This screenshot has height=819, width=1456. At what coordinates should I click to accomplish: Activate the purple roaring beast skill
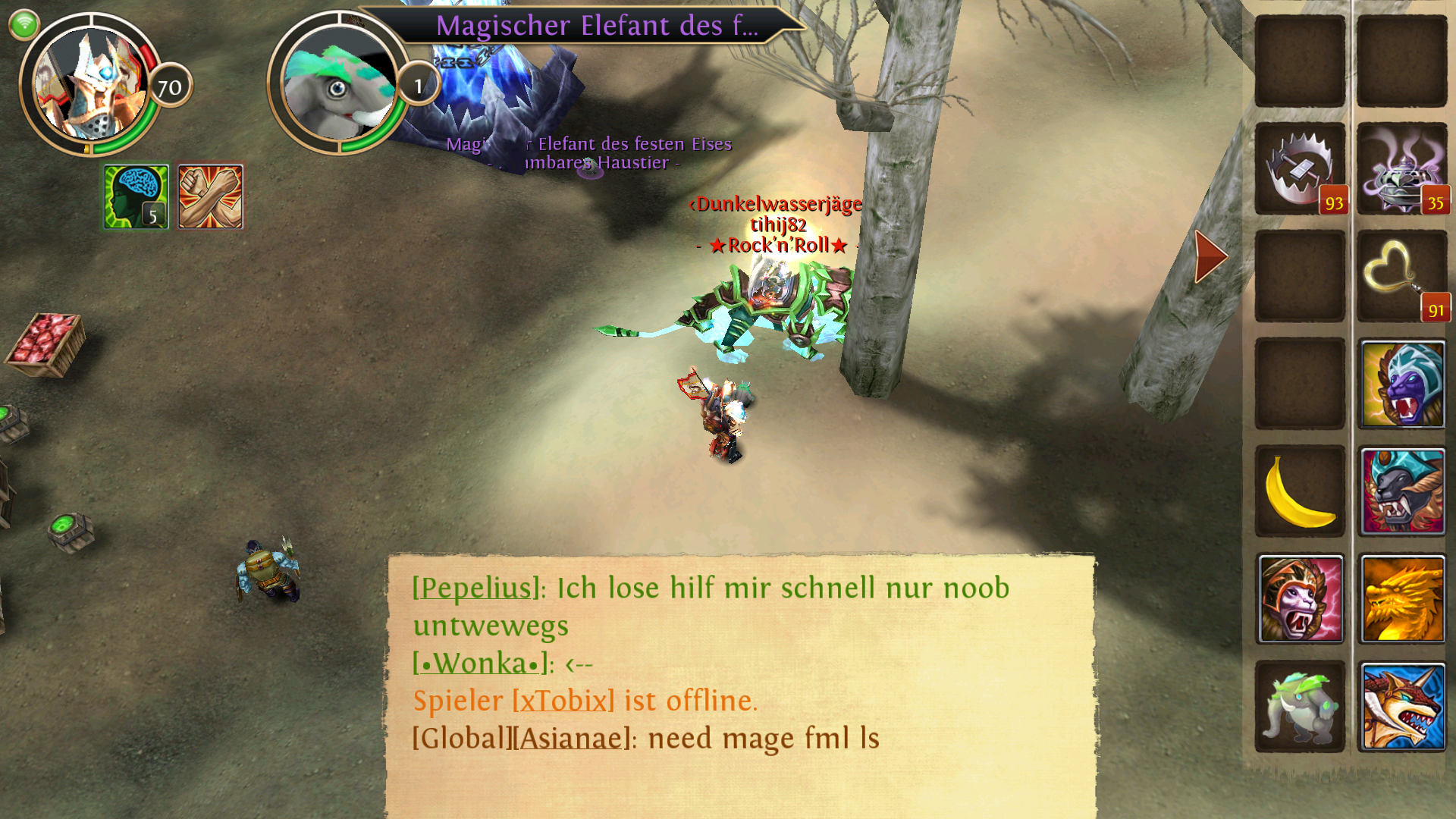click(1402, 384)
